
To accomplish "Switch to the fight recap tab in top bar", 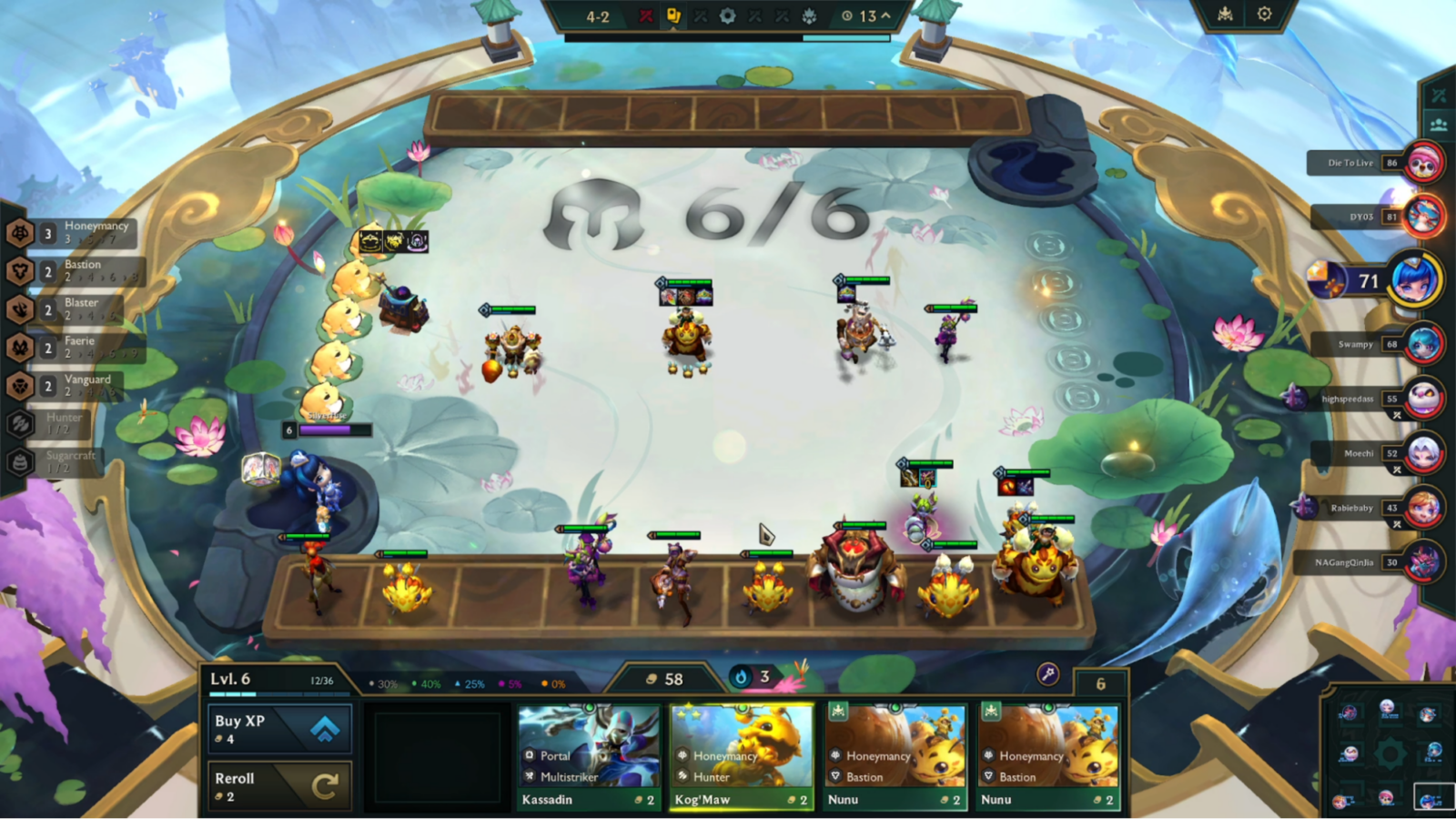I will click(x=647, y=15).
